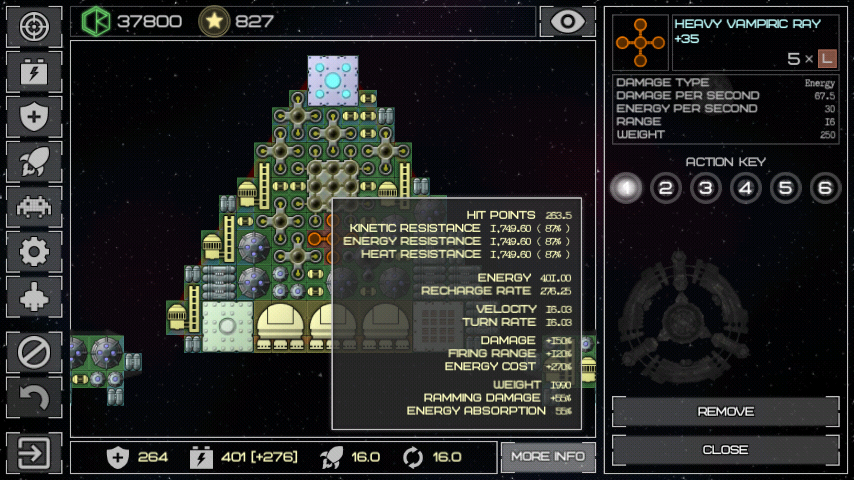This screenshot has height=480, width=854.
Task: Open the rocket engine category
Action: click(x=34, y=162)
